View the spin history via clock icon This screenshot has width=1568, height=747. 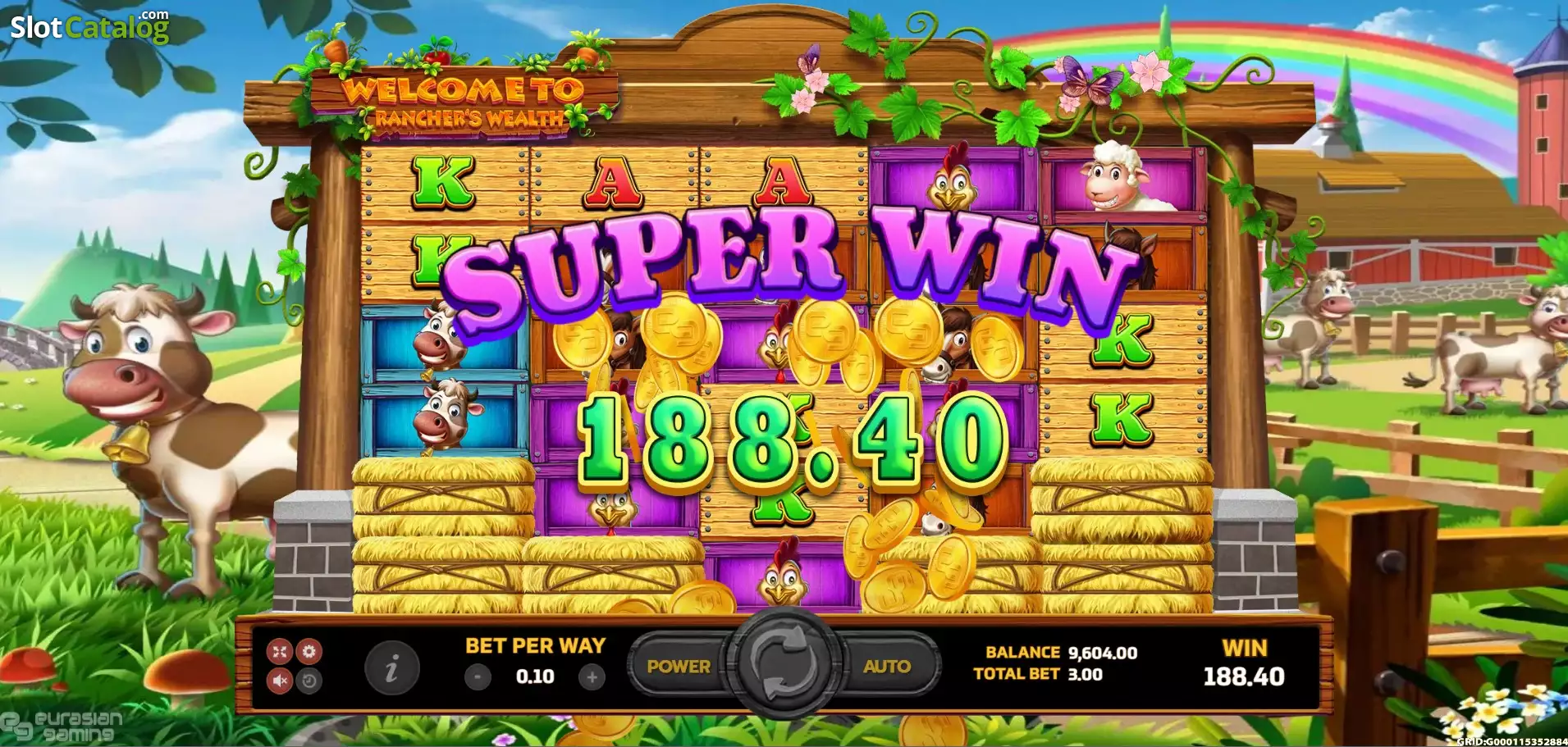click(309, 682)
